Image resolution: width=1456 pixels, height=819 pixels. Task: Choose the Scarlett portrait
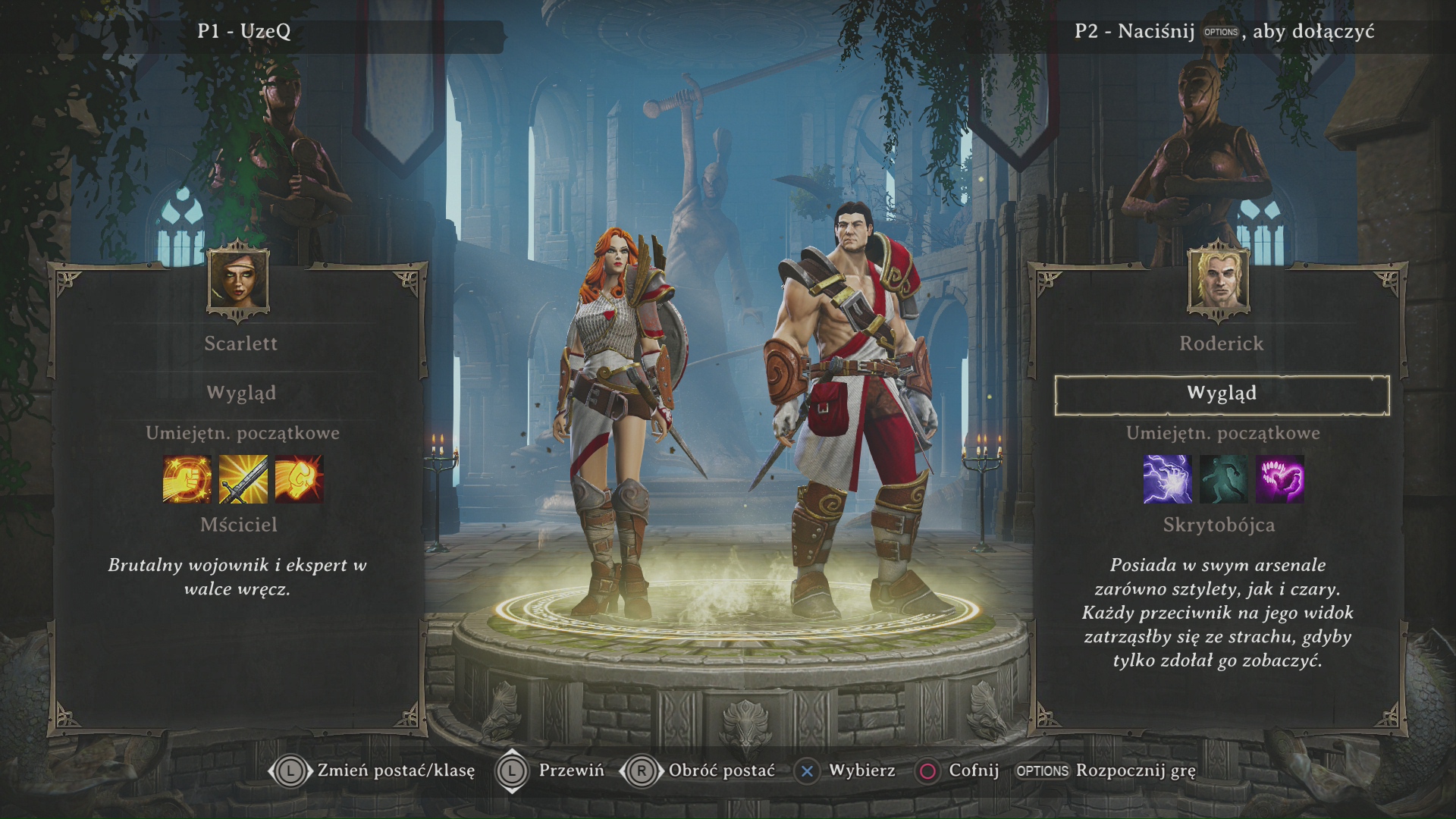pos(238,279)
